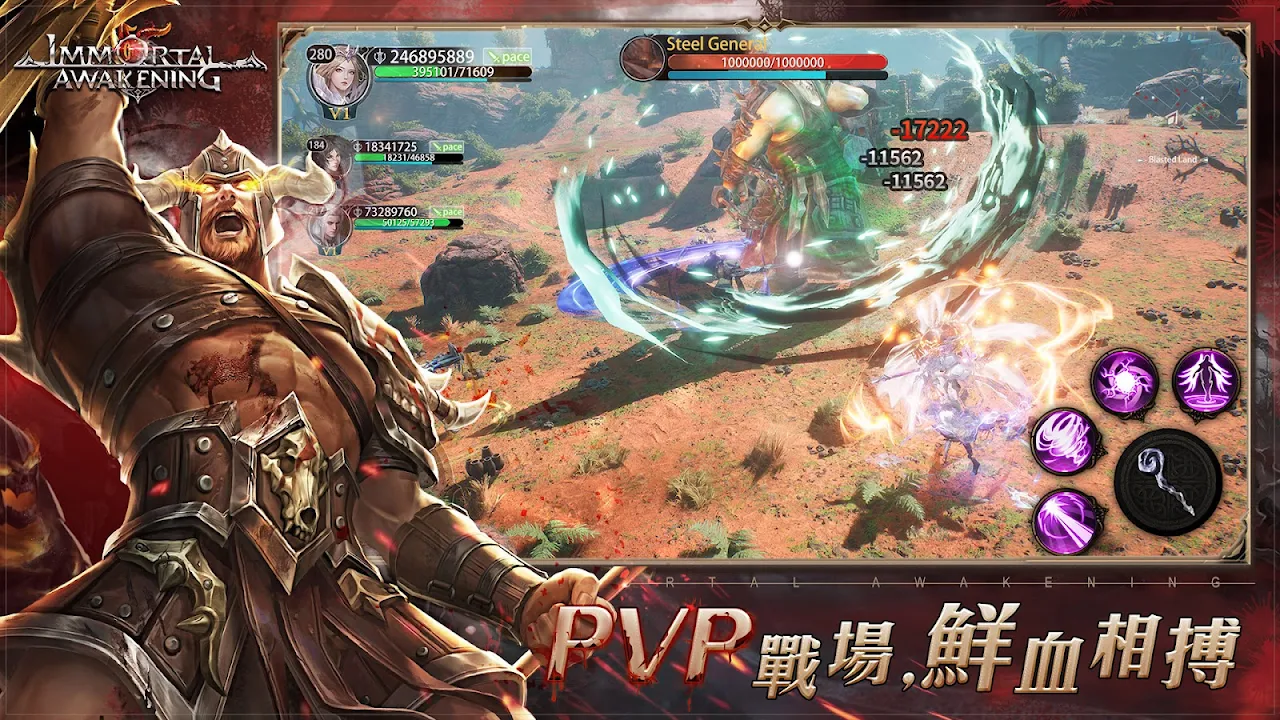Activate the purple energy orb skill
The image size is (1280, 720).
pyautogui.click(x=1124, y=382)
